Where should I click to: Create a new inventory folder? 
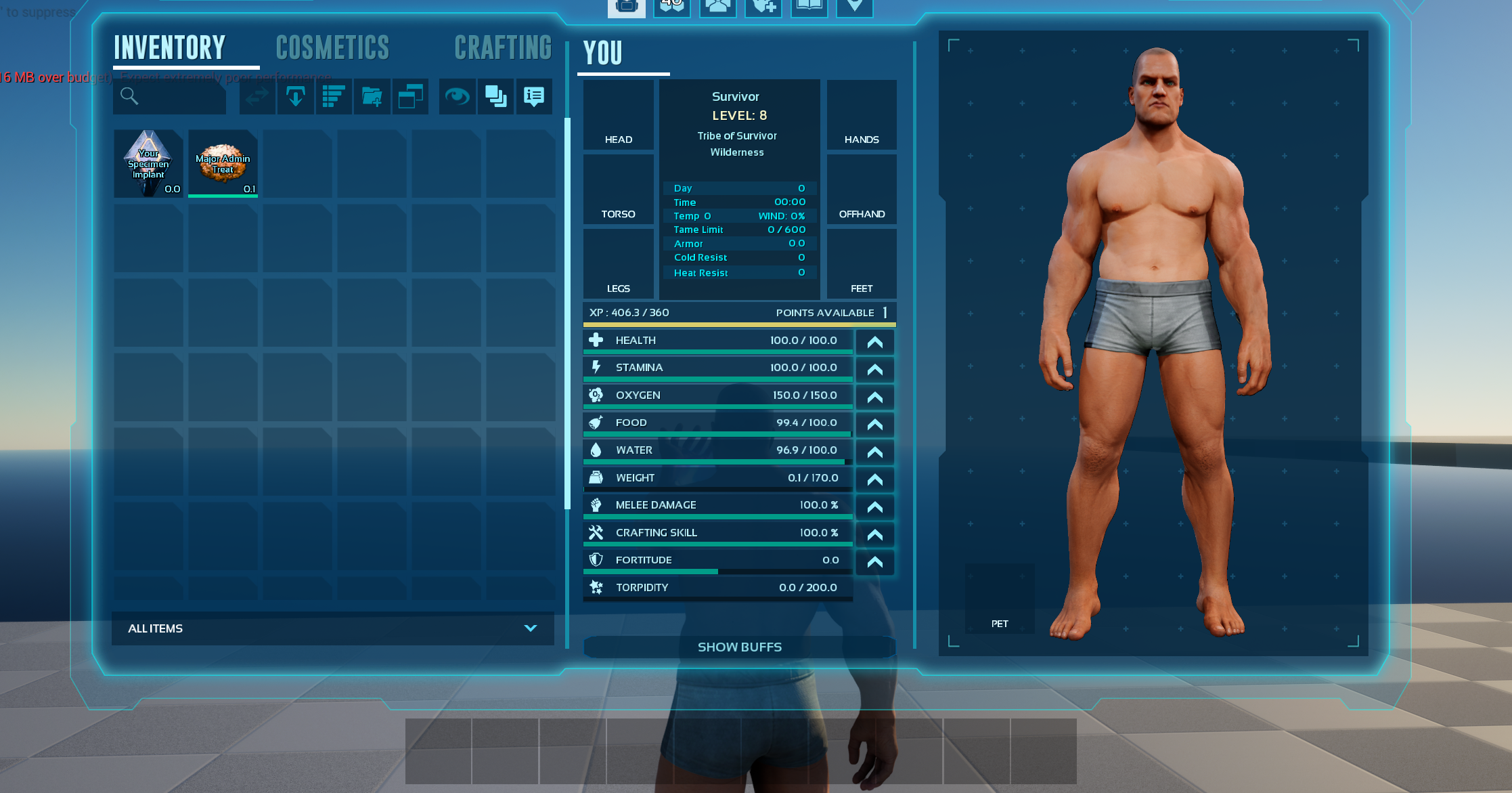coord(372,97)
